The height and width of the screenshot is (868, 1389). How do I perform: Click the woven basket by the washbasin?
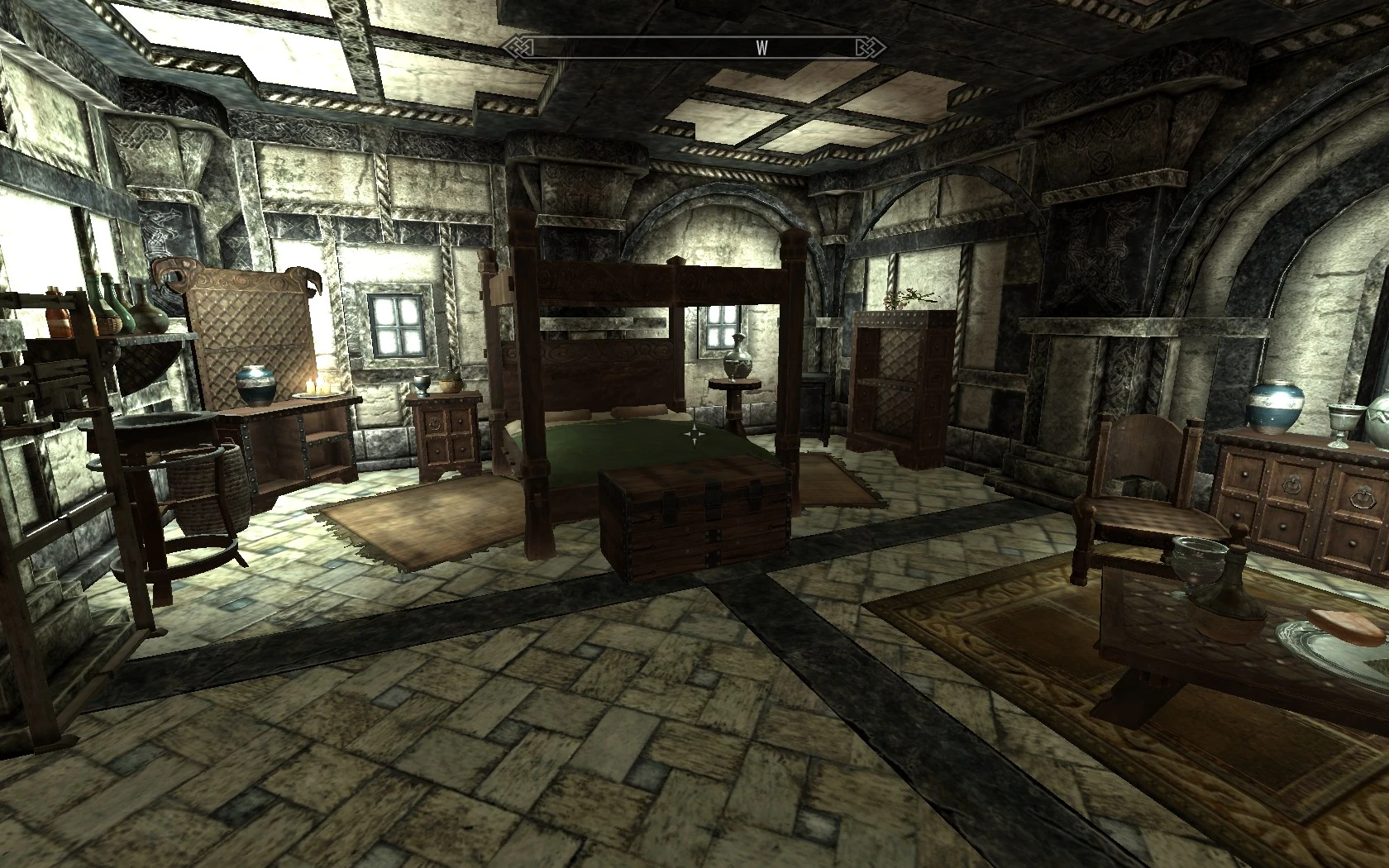click(207, 488)
